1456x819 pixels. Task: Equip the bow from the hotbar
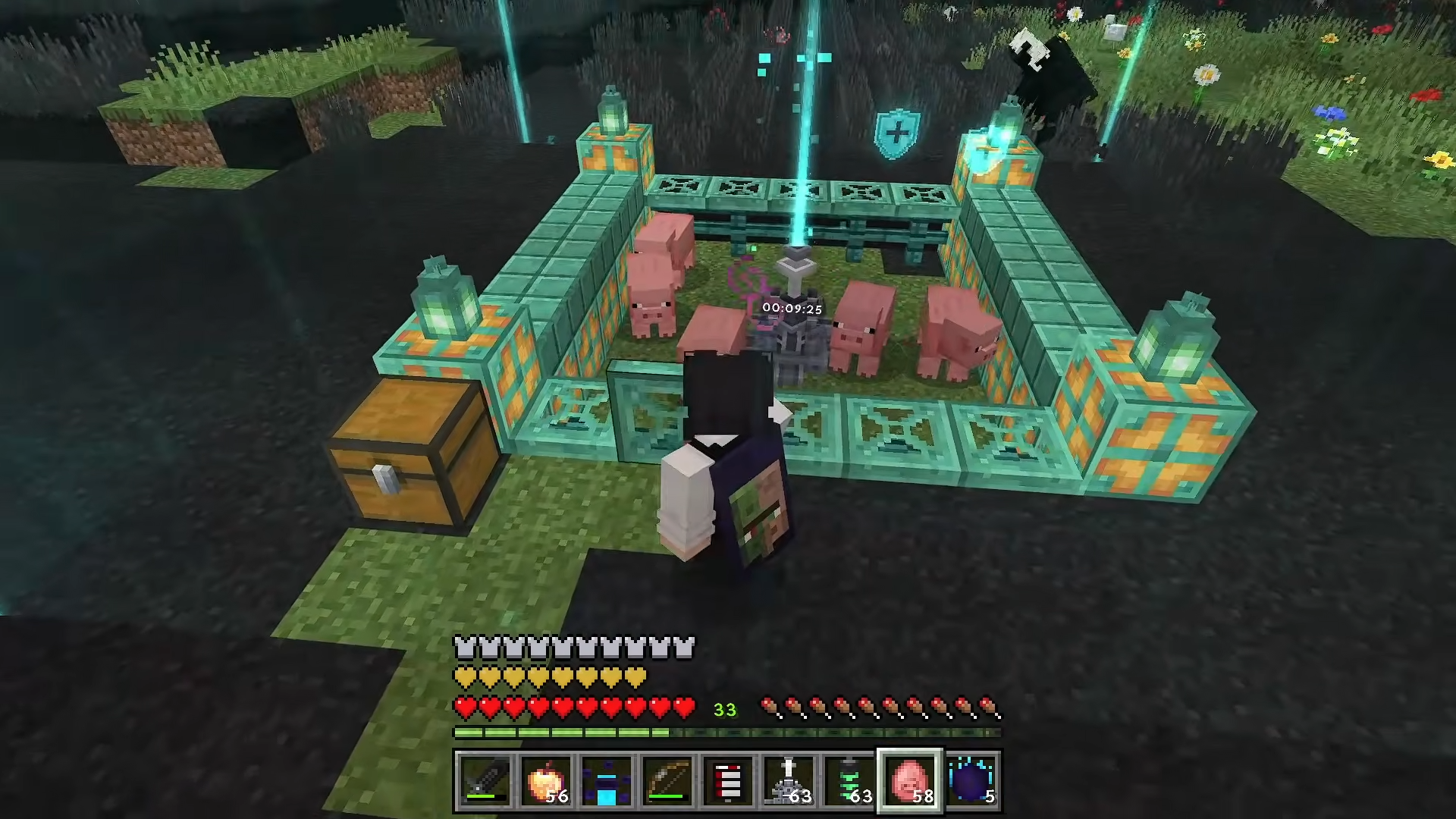(667, 781)
